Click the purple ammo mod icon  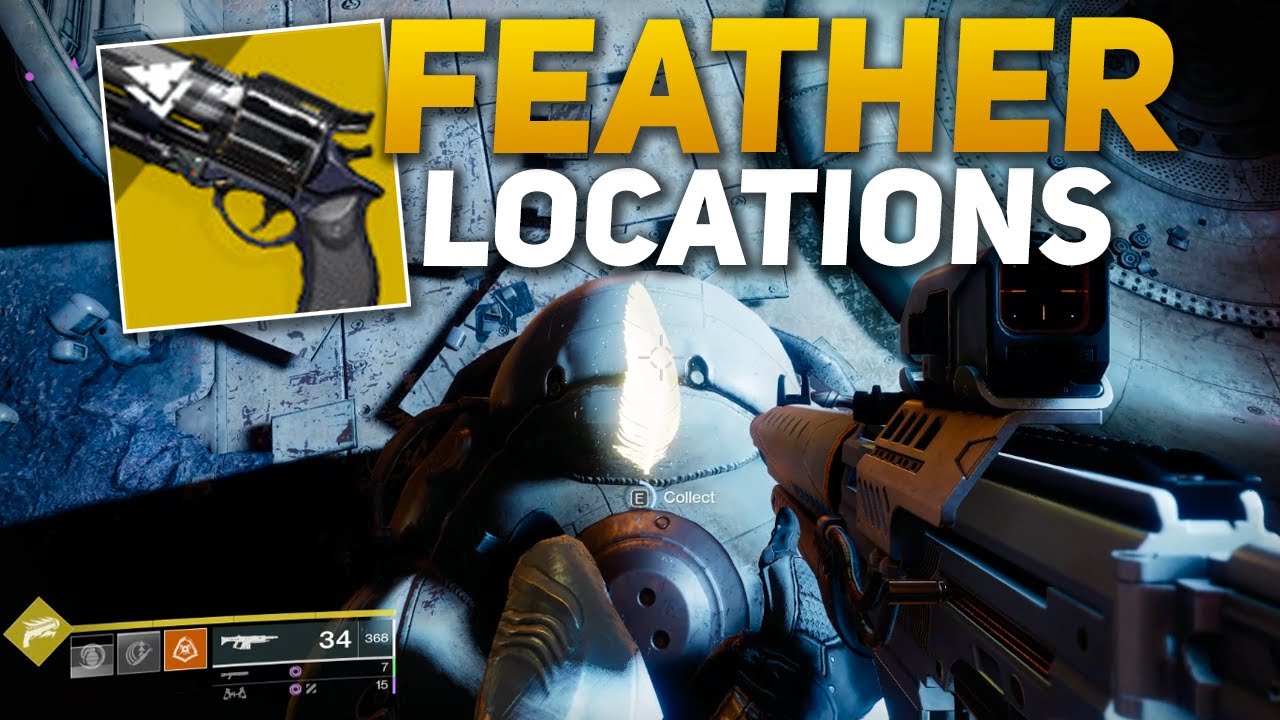click(x=295, y=672)
